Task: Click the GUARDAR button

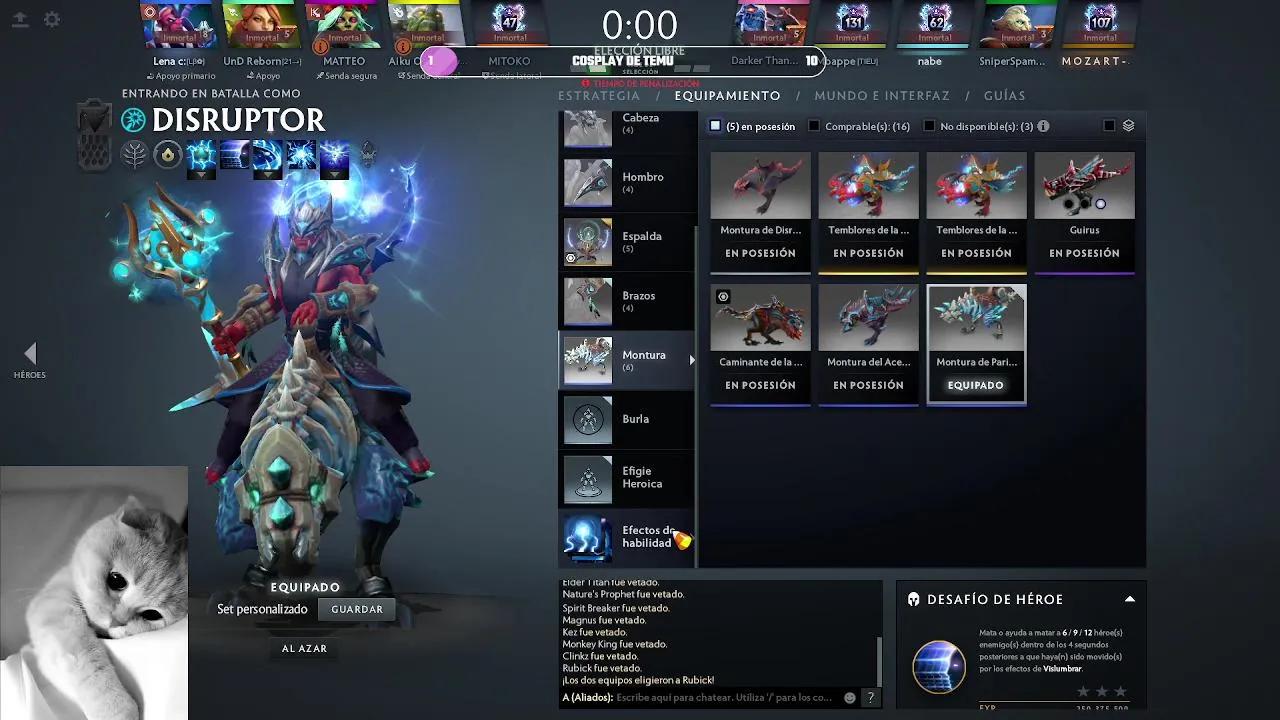Action: click(x=357, y=609)
